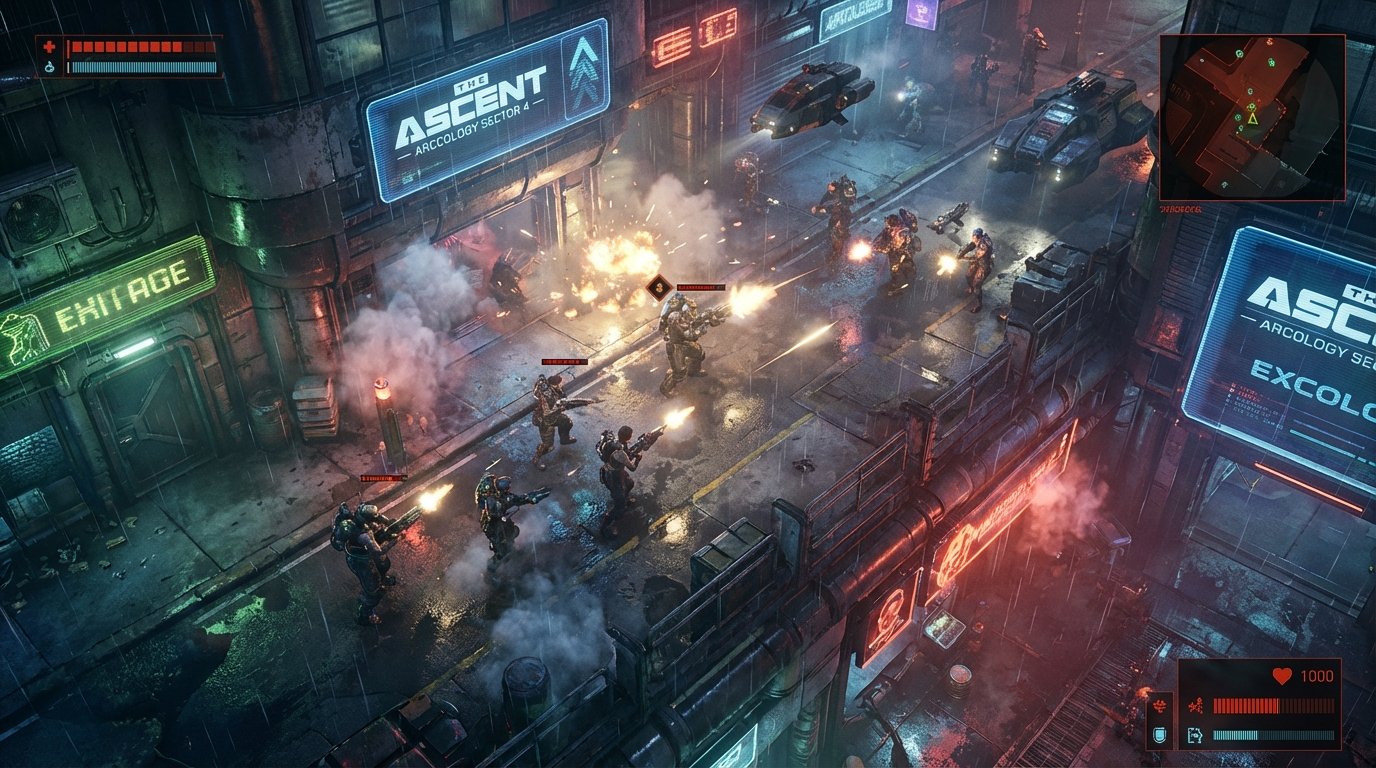This screenshot has width=1376, height=768.
Task: Click the red health cross icon
Action: click(x=49, y=46)
